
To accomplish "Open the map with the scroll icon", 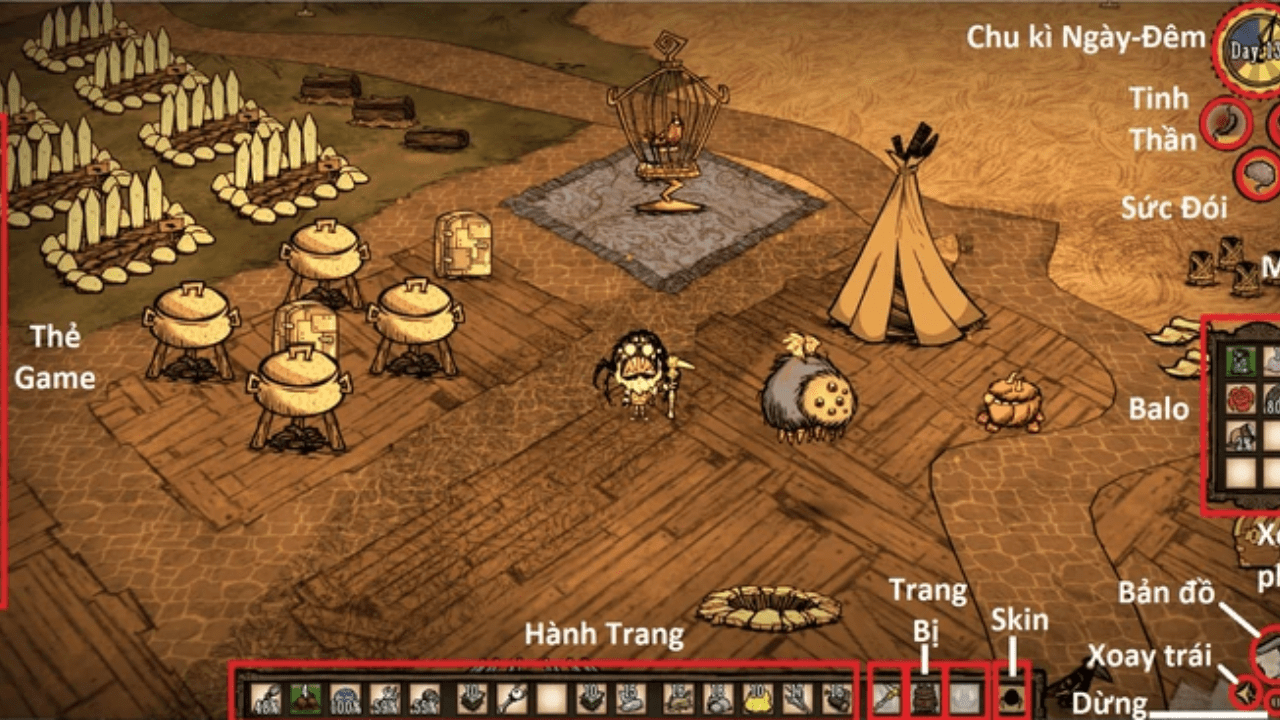I will point(1268,651).
